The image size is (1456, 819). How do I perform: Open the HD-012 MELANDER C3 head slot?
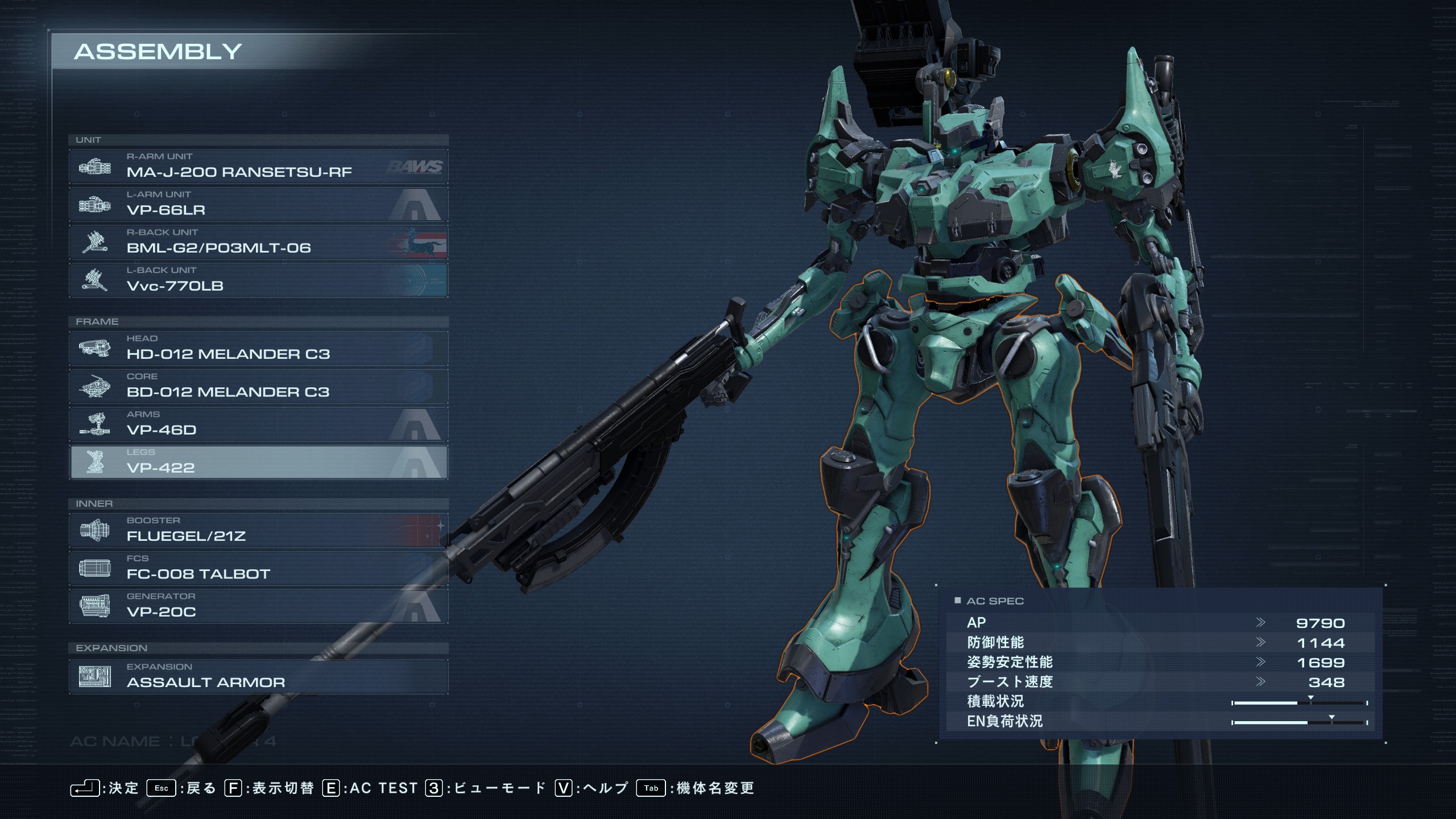(258, 349)
